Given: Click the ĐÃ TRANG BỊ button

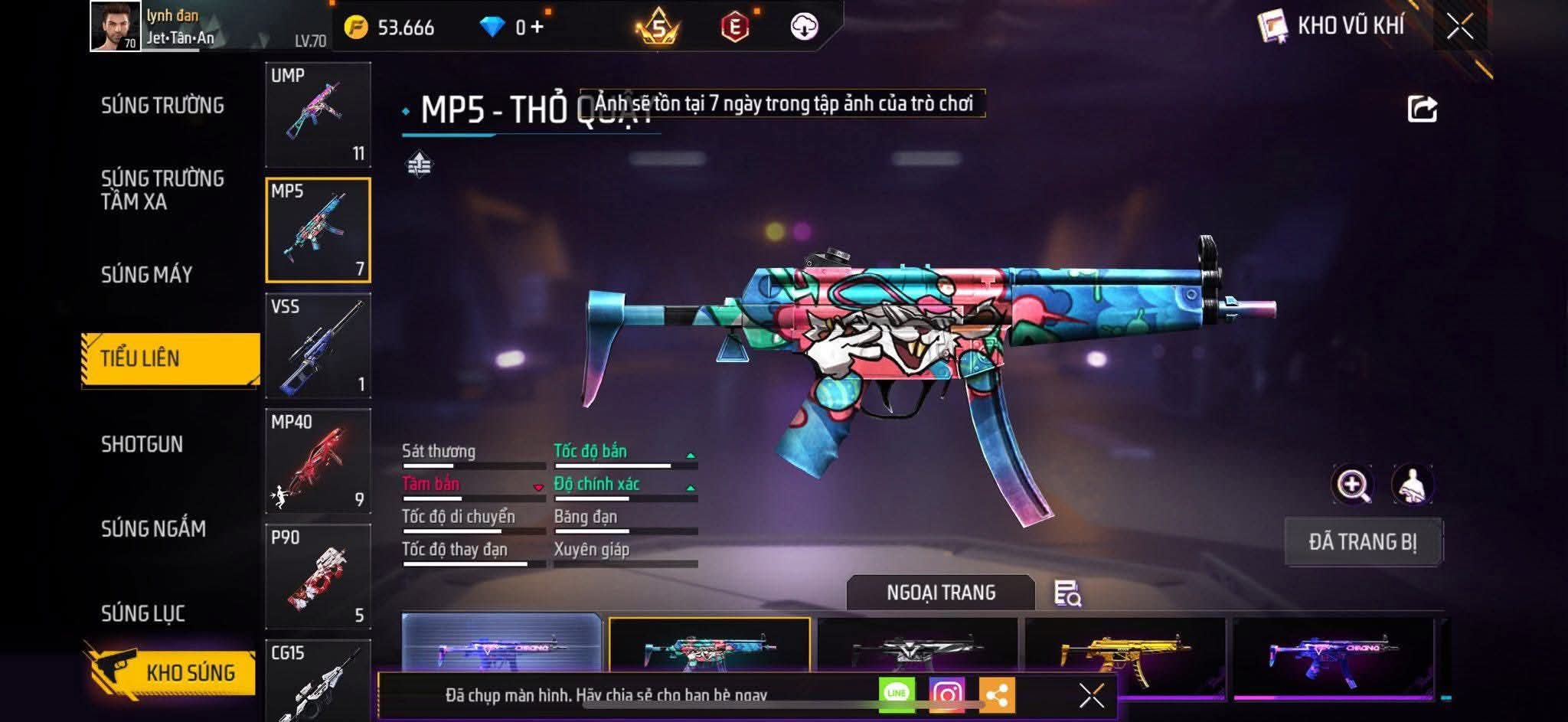Looking at the screenshot, I should [x=1363, y=542].
